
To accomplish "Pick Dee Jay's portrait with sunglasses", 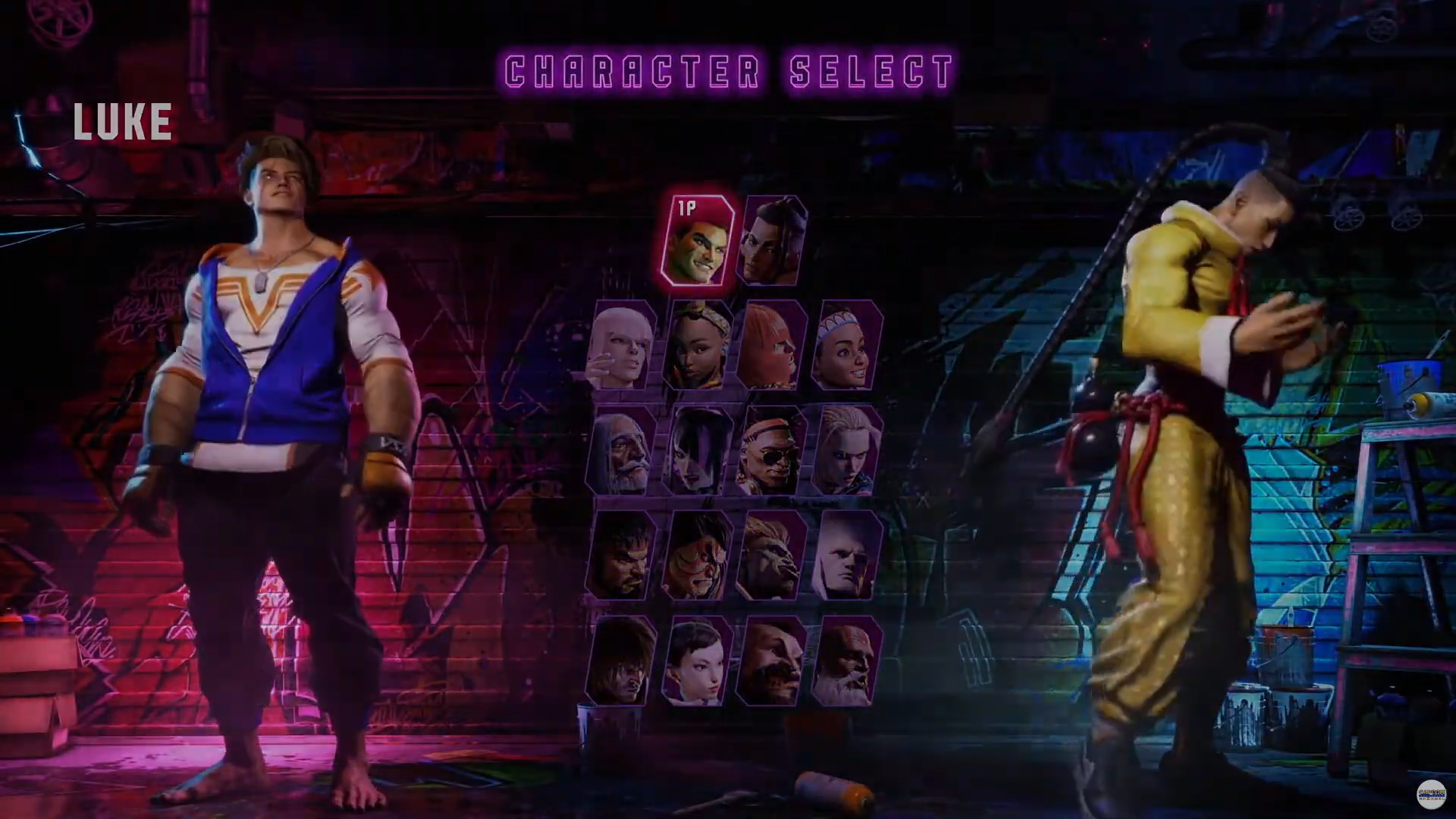I will click(771, 451).
